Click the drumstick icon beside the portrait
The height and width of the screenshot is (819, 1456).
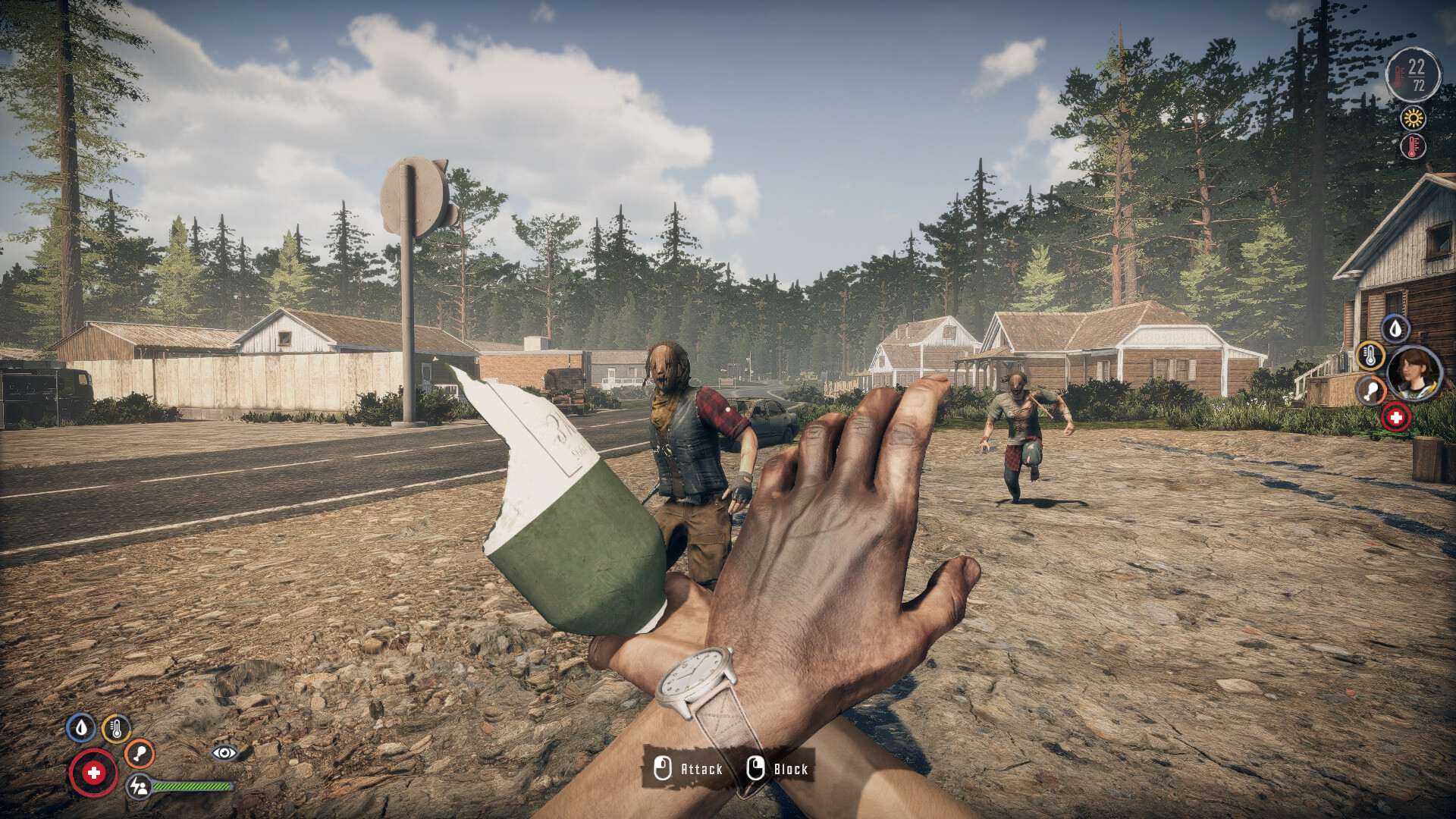[x=1371, y=389]
